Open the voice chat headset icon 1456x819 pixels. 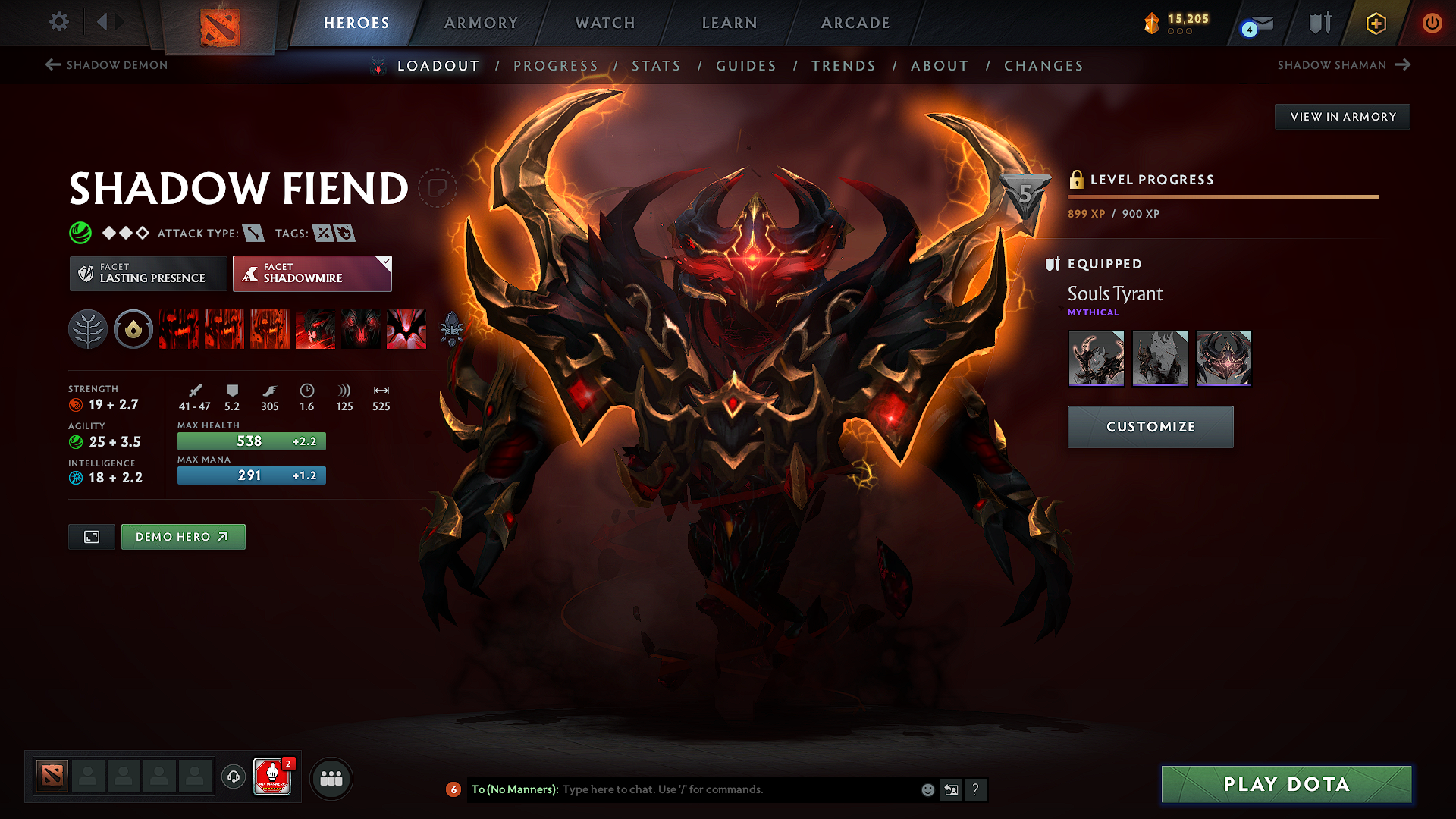point(233,777)
